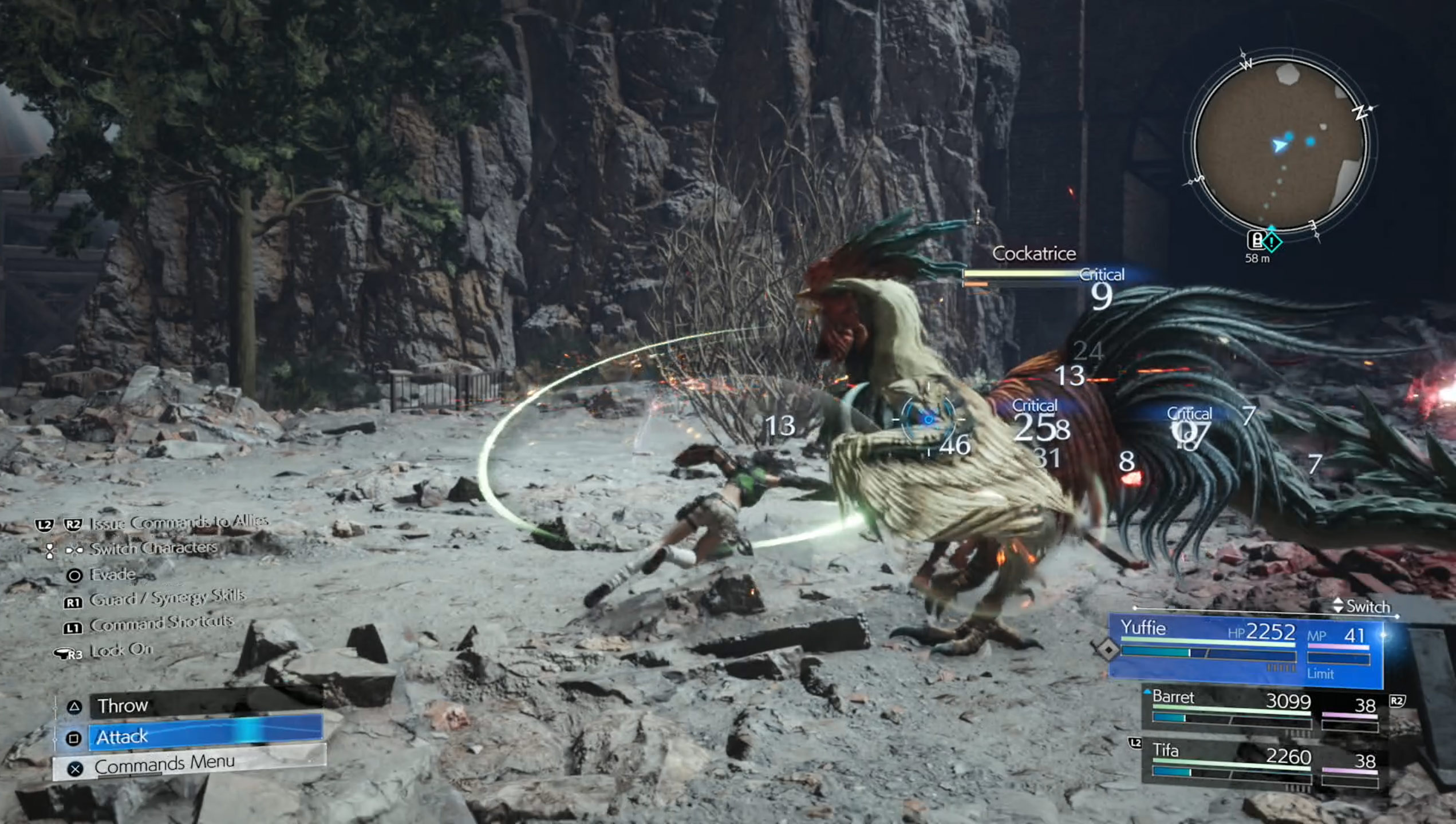Select Yuffie's party status panel
Viewport: 1456px width, 824px height.
(x=1245, y=651)
